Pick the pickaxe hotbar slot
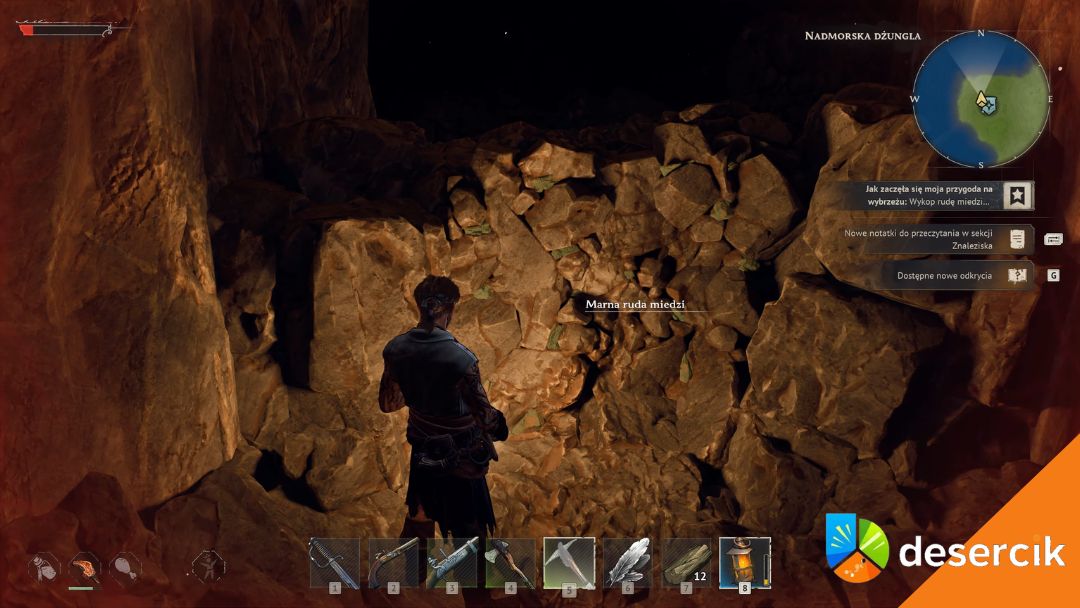This screenshot has width=1080, height=608. pos(569,562)
